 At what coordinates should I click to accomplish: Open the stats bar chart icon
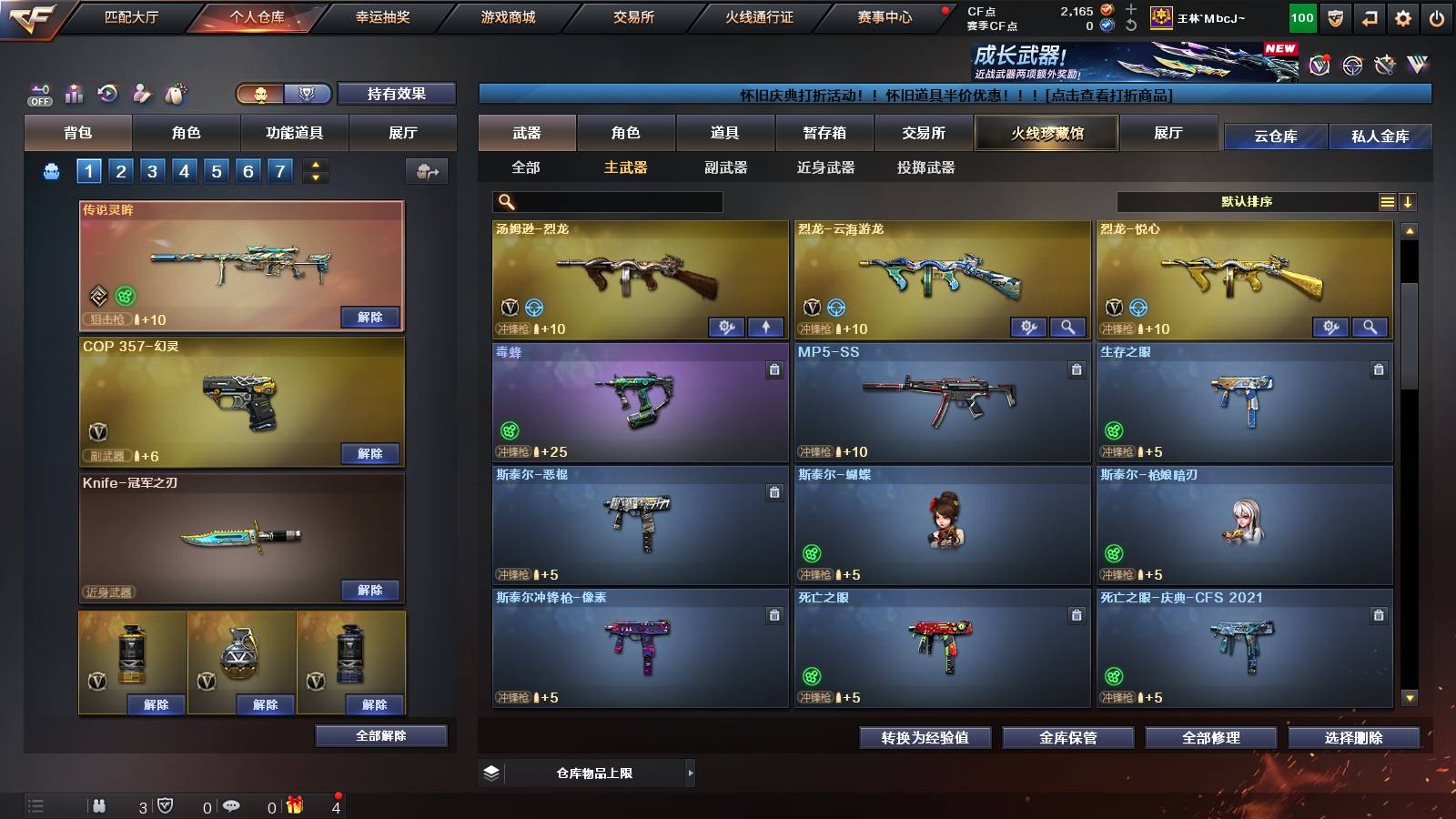[75, 94]
